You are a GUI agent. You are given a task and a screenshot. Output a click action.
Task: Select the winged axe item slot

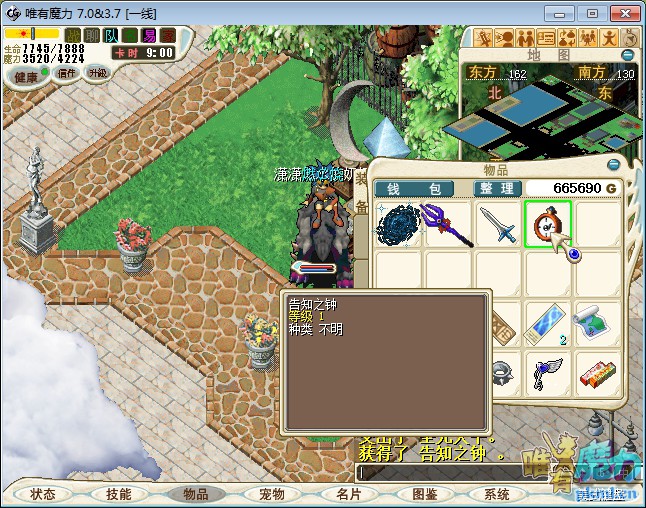[547, 374]
